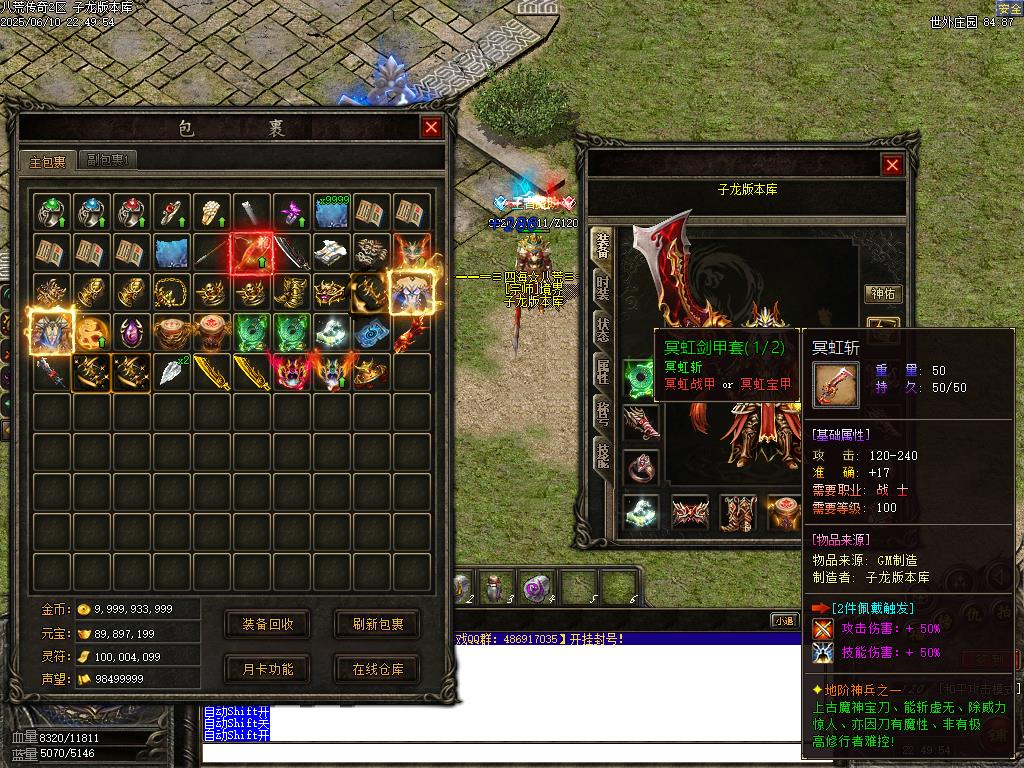This screenshot has width=1024, height=768.
Task: Click the 刷新包裹 refresh button
Action: [x=377, y=624]
